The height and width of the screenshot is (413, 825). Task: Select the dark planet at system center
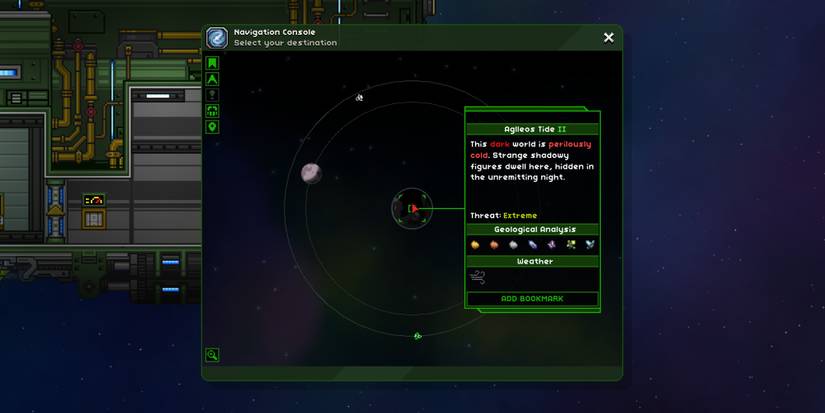click(411, 209)
